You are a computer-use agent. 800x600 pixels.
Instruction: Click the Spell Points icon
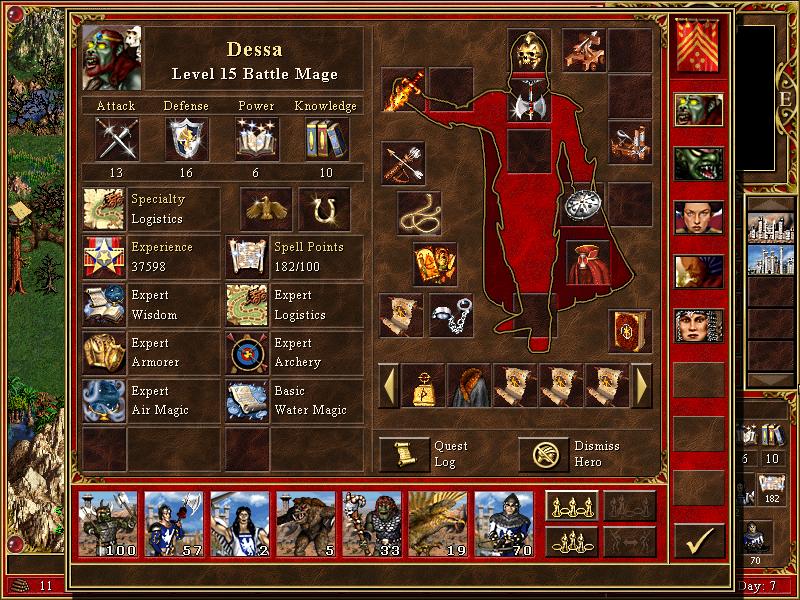(x=248, y=257)
